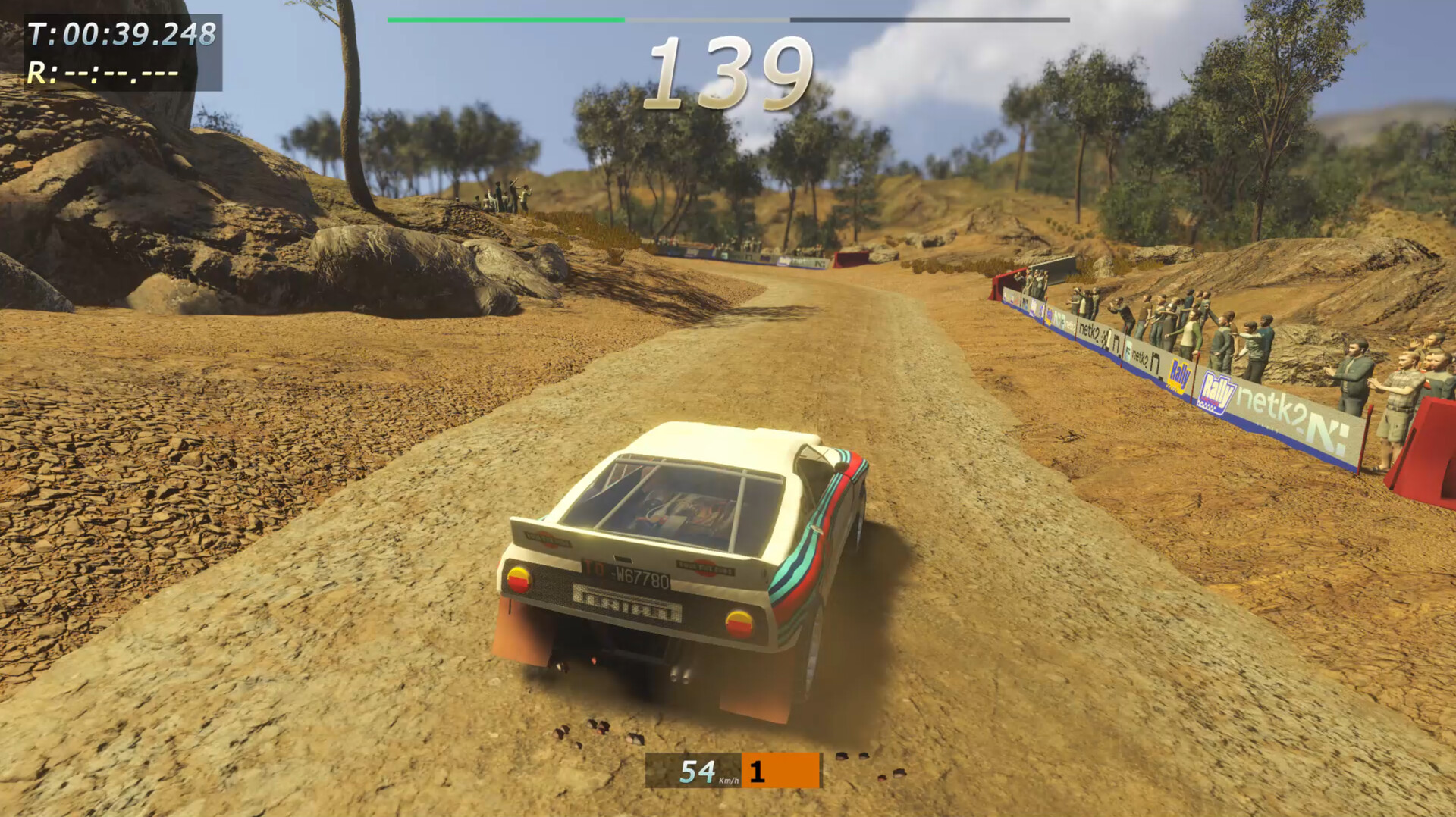Select the rival time display R:--:--.---
This screenshot has height=817, width=1456.
(x=102, y=74)
